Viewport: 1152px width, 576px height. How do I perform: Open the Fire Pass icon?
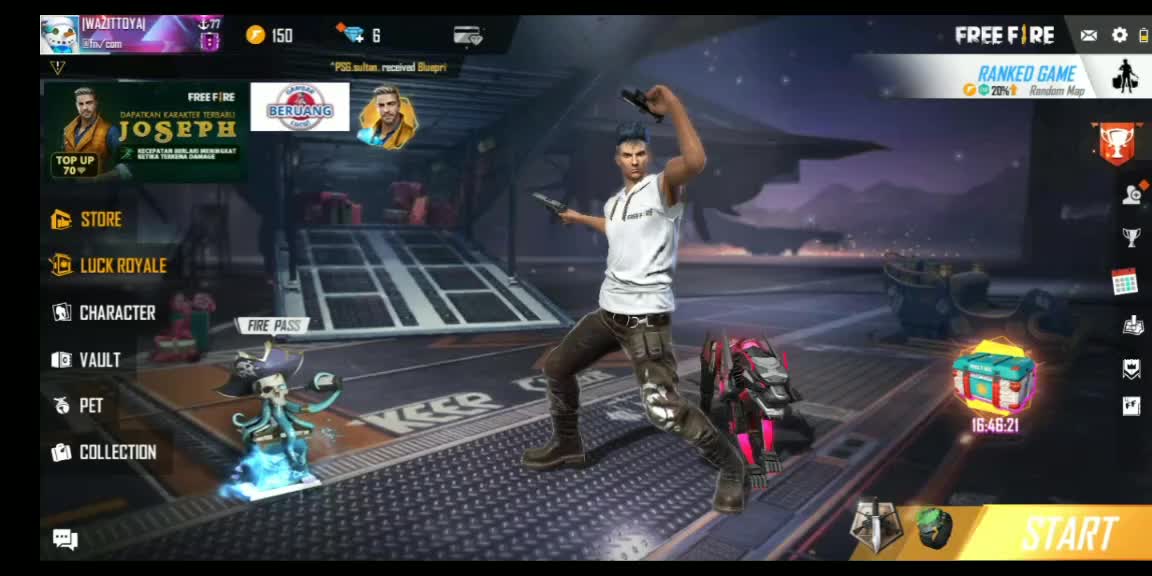point(272,325)
